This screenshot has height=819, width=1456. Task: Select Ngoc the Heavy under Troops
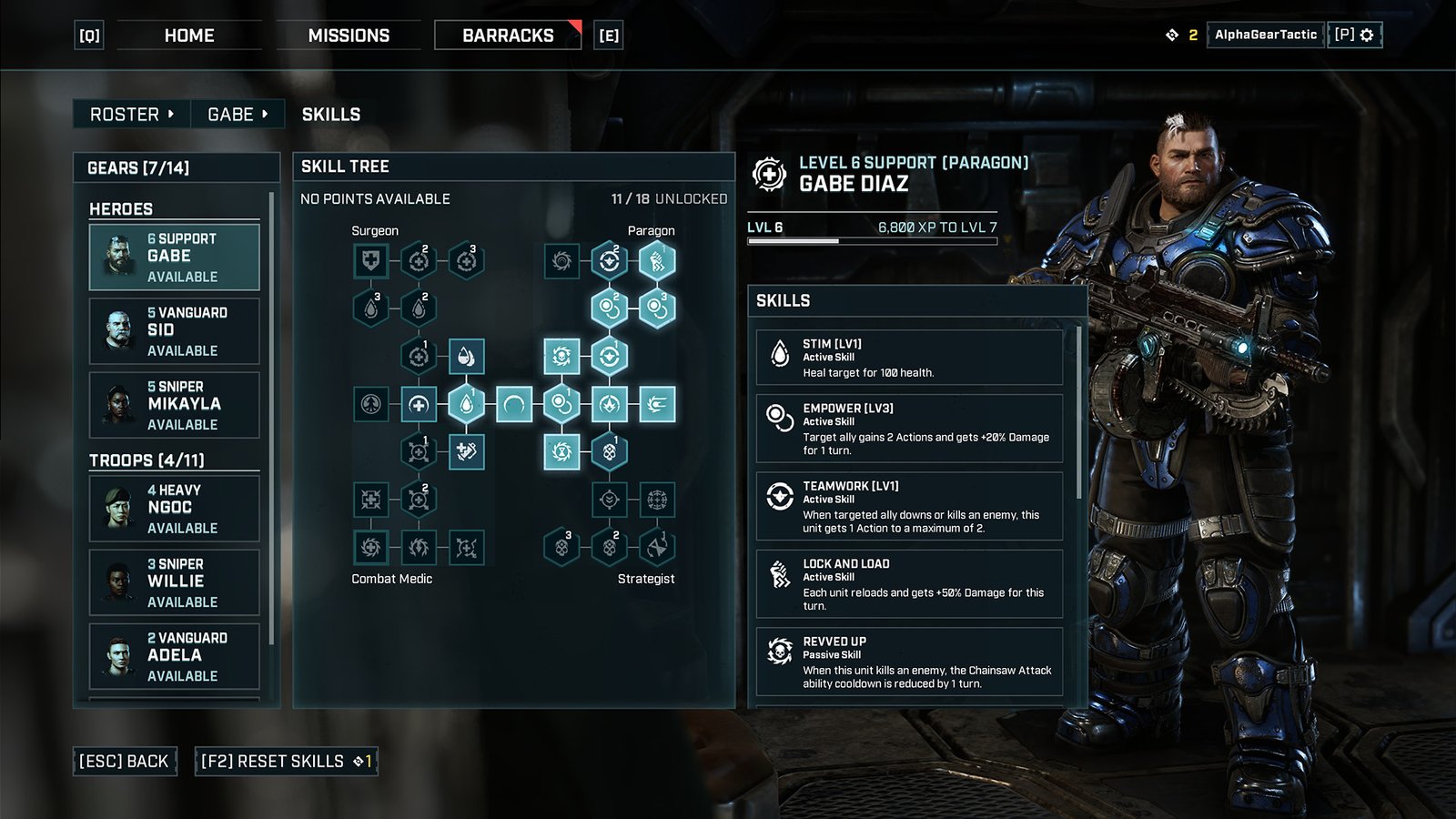click(x=173, y=508)
